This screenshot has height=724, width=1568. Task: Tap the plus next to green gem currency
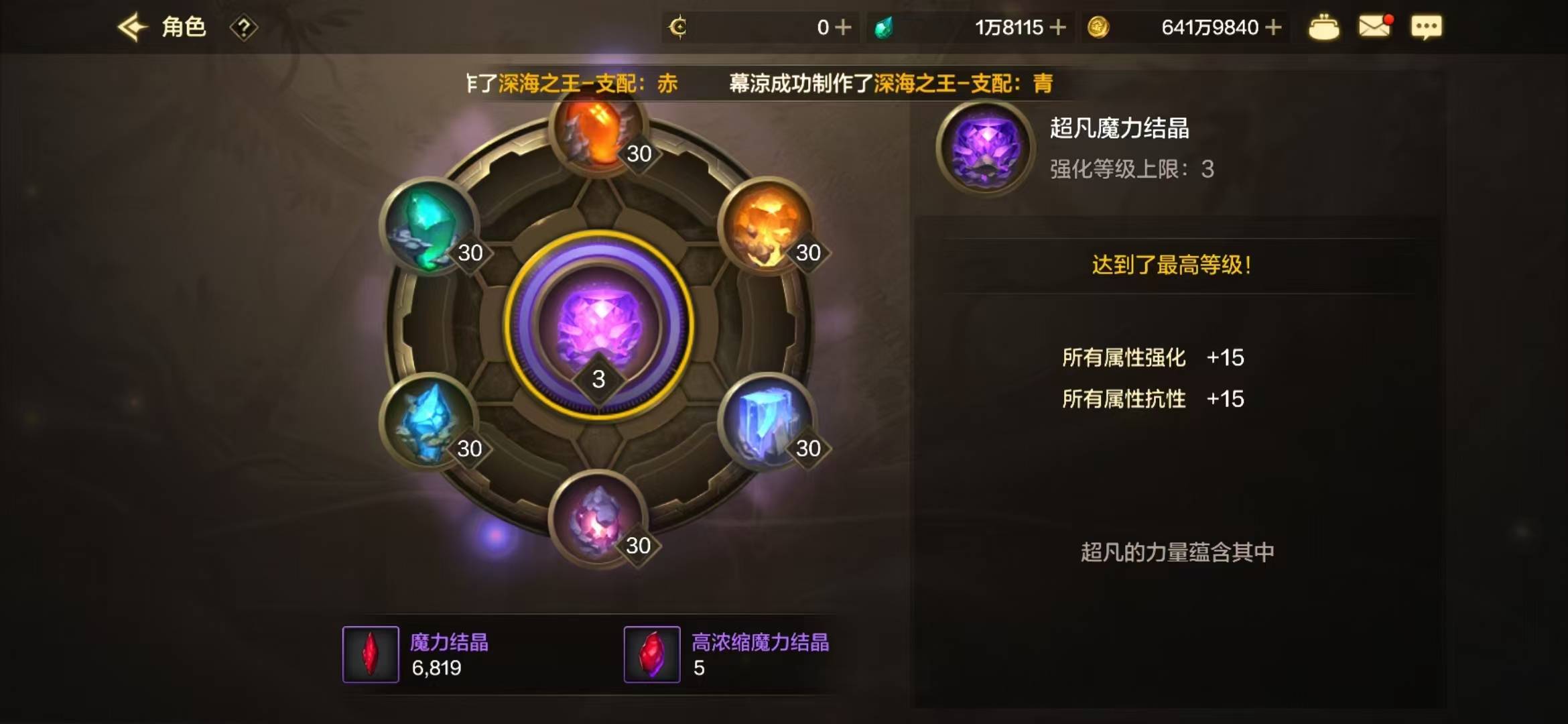click(x=1059, y=27)
